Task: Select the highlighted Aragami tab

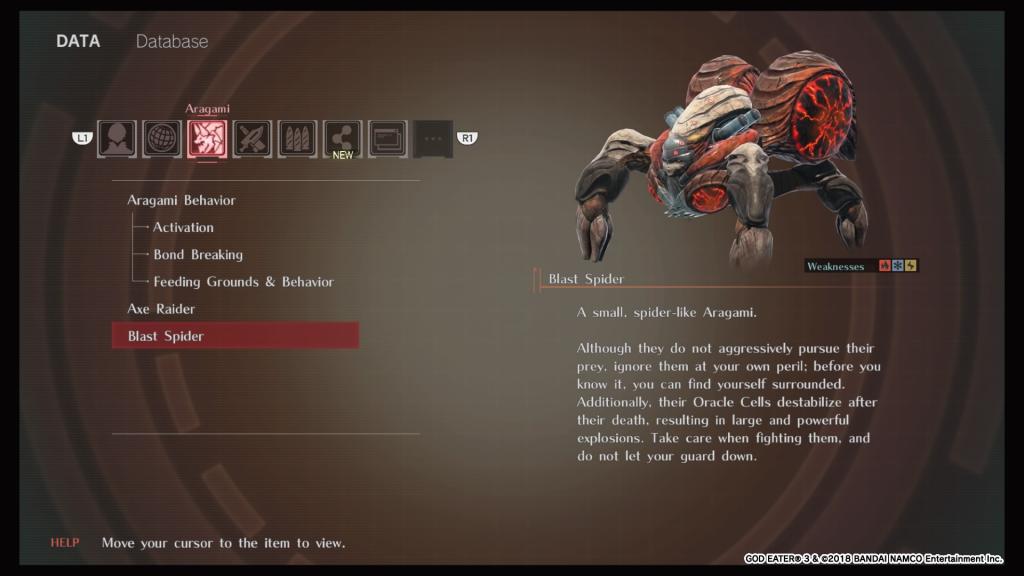Action: 207,139
